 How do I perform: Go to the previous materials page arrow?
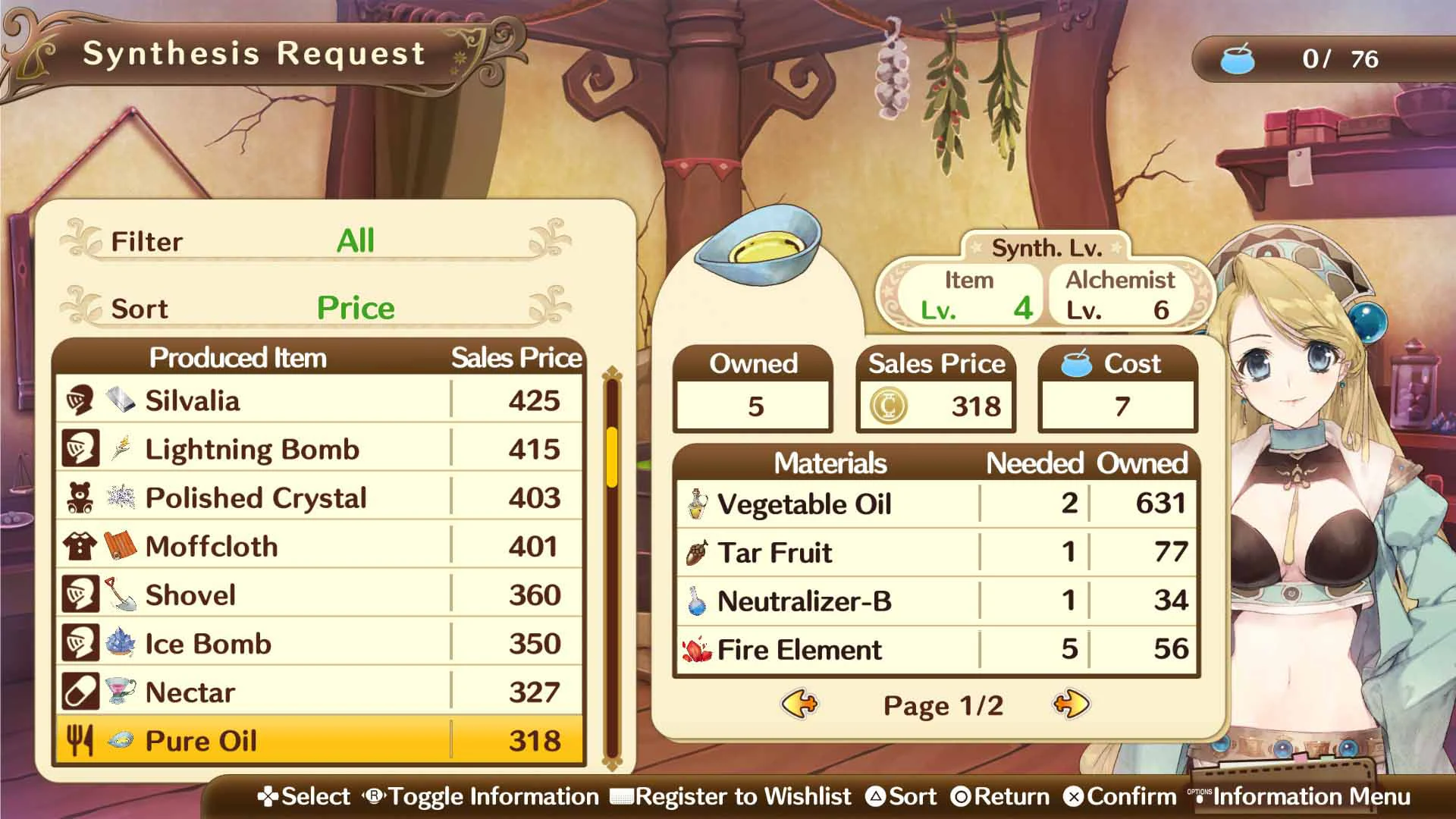pos(799,704)
